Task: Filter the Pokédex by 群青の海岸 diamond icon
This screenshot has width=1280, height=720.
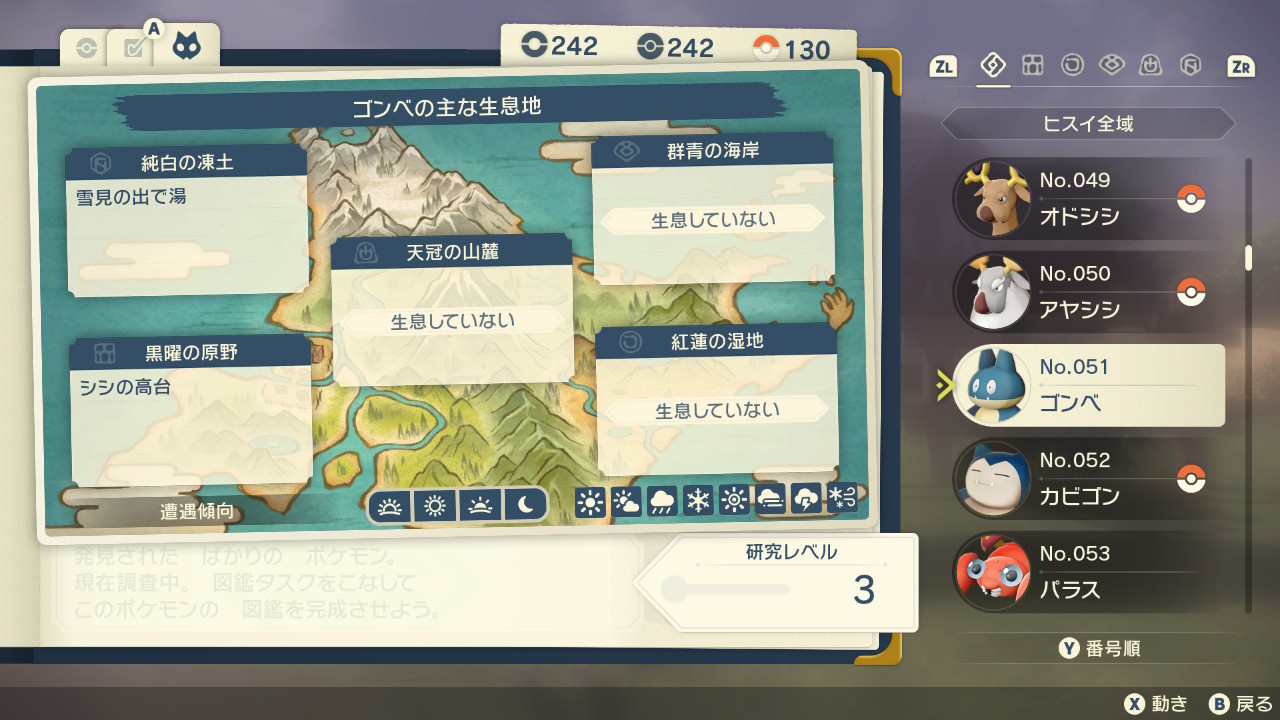Action: 1111,66
